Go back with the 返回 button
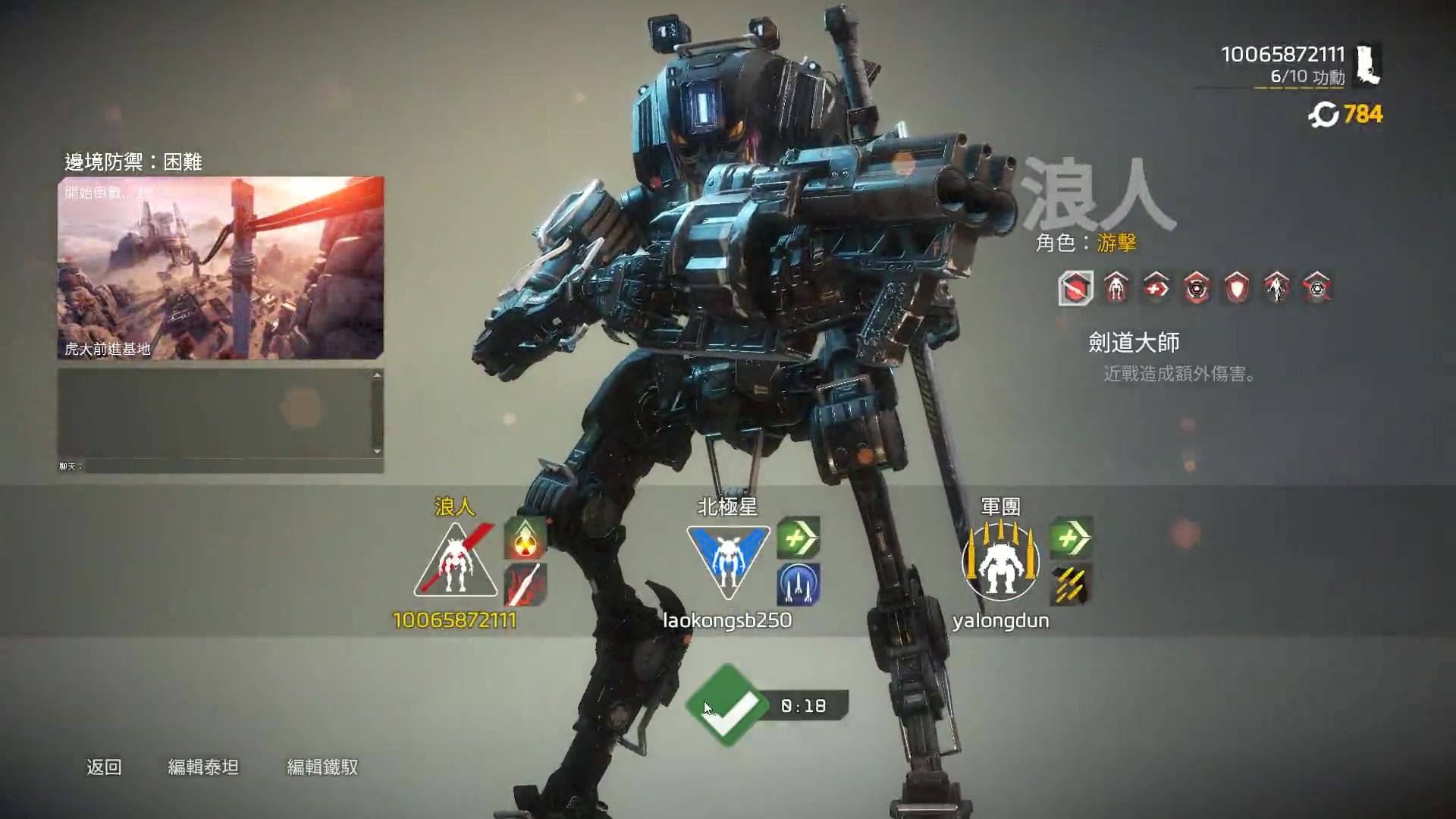The width and height of the screenshot is (1456, 819). [x=104, y=767]
